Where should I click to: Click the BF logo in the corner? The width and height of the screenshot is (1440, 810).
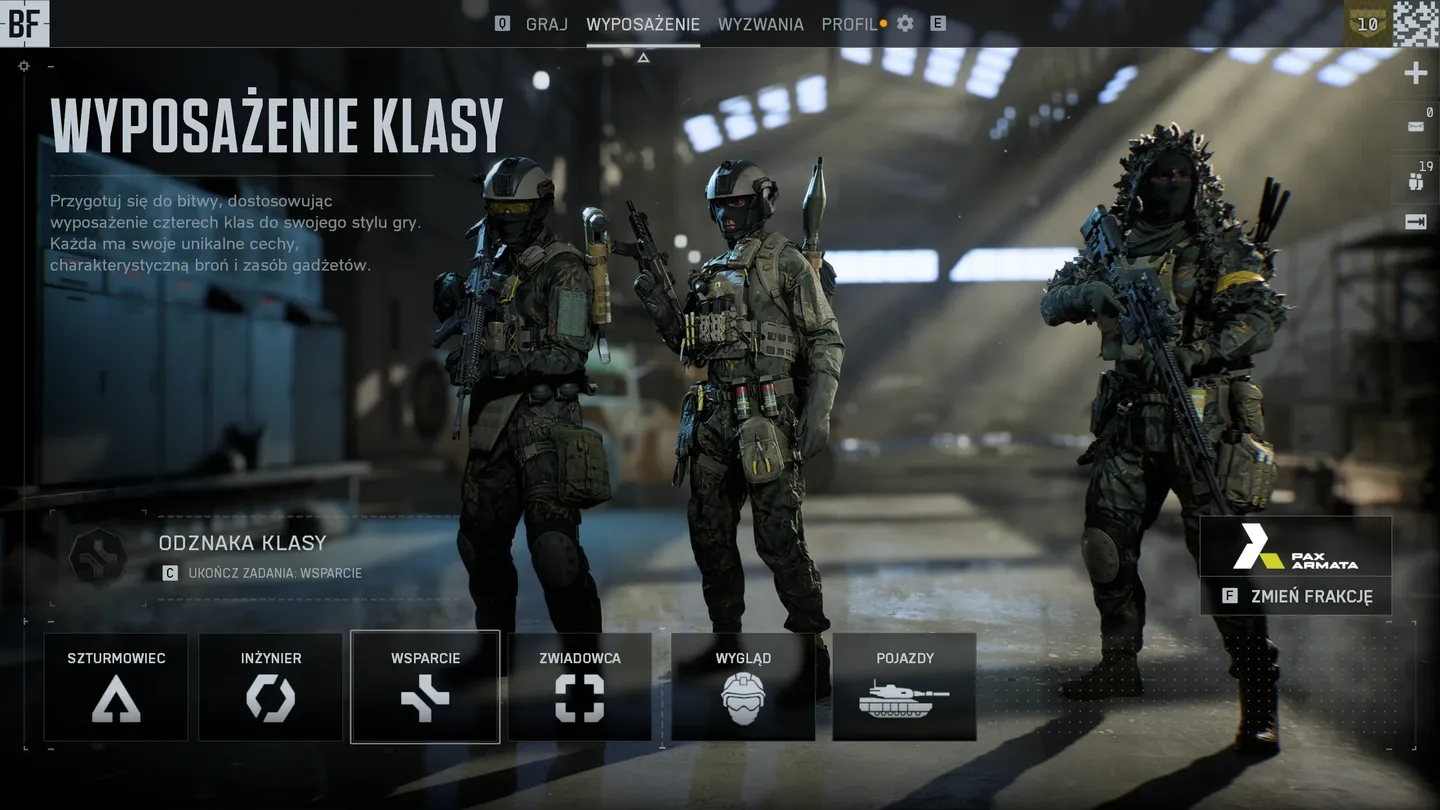(x=25, y=24)
